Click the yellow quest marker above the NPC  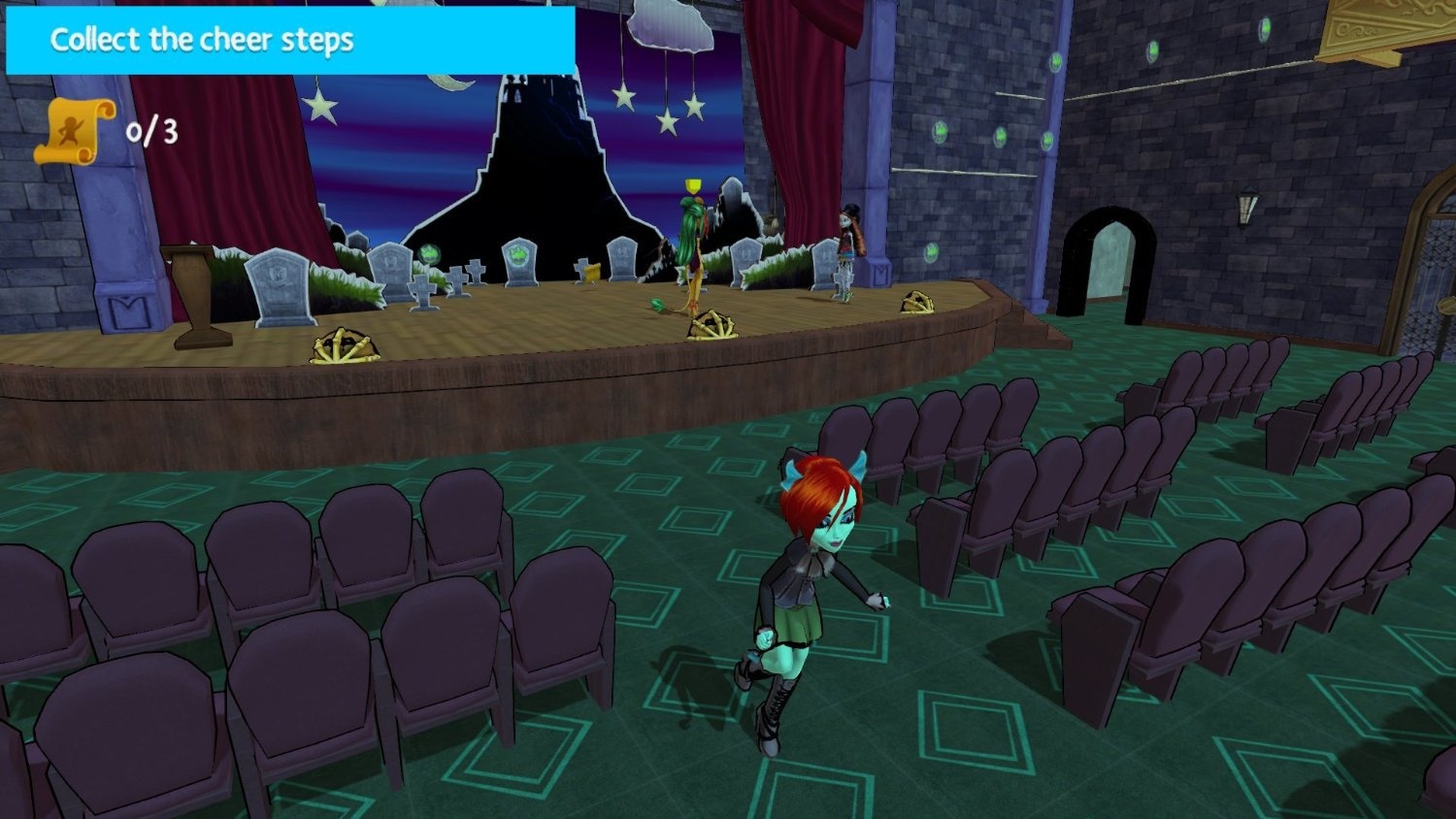tap(693, 182)
